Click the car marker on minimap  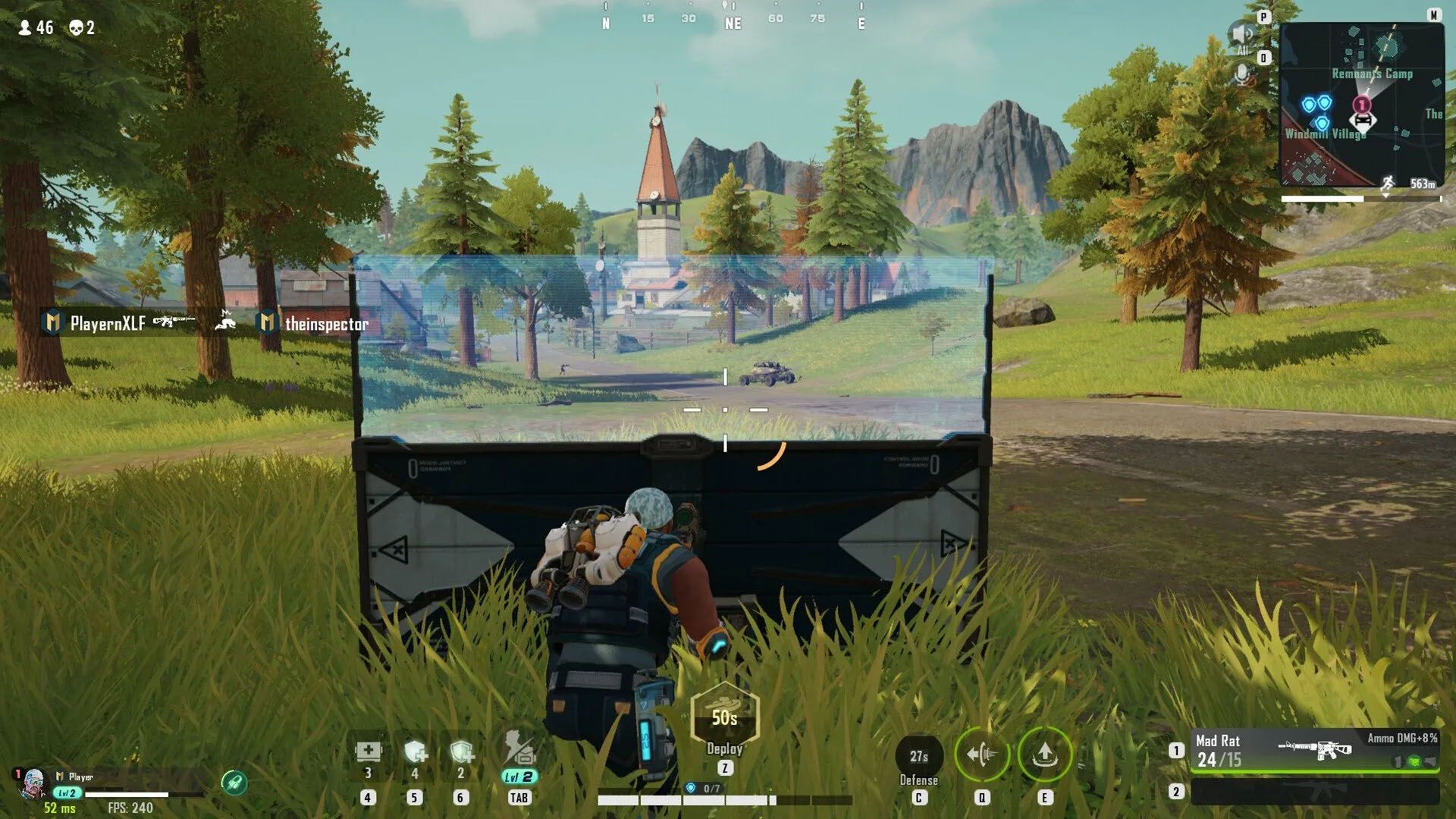coord(1362,120)
